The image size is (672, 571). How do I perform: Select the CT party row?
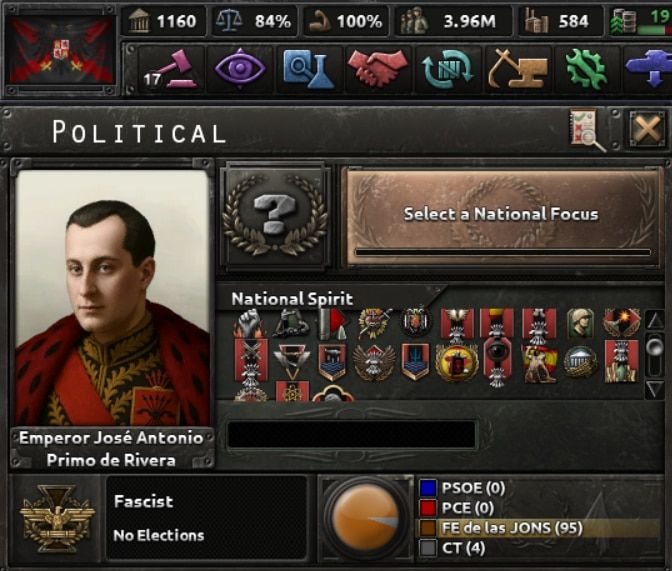[538, 548]
